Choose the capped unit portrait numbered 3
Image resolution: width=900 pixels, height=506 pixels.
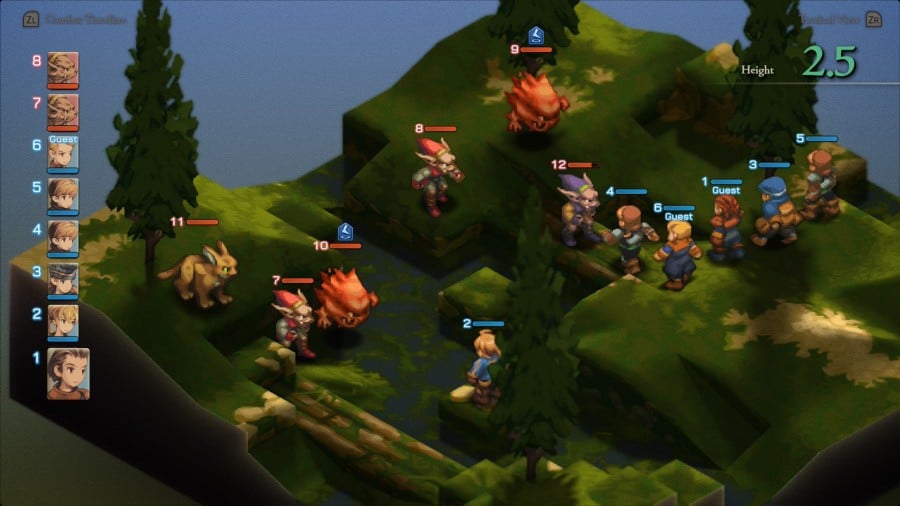coord(63,279)
